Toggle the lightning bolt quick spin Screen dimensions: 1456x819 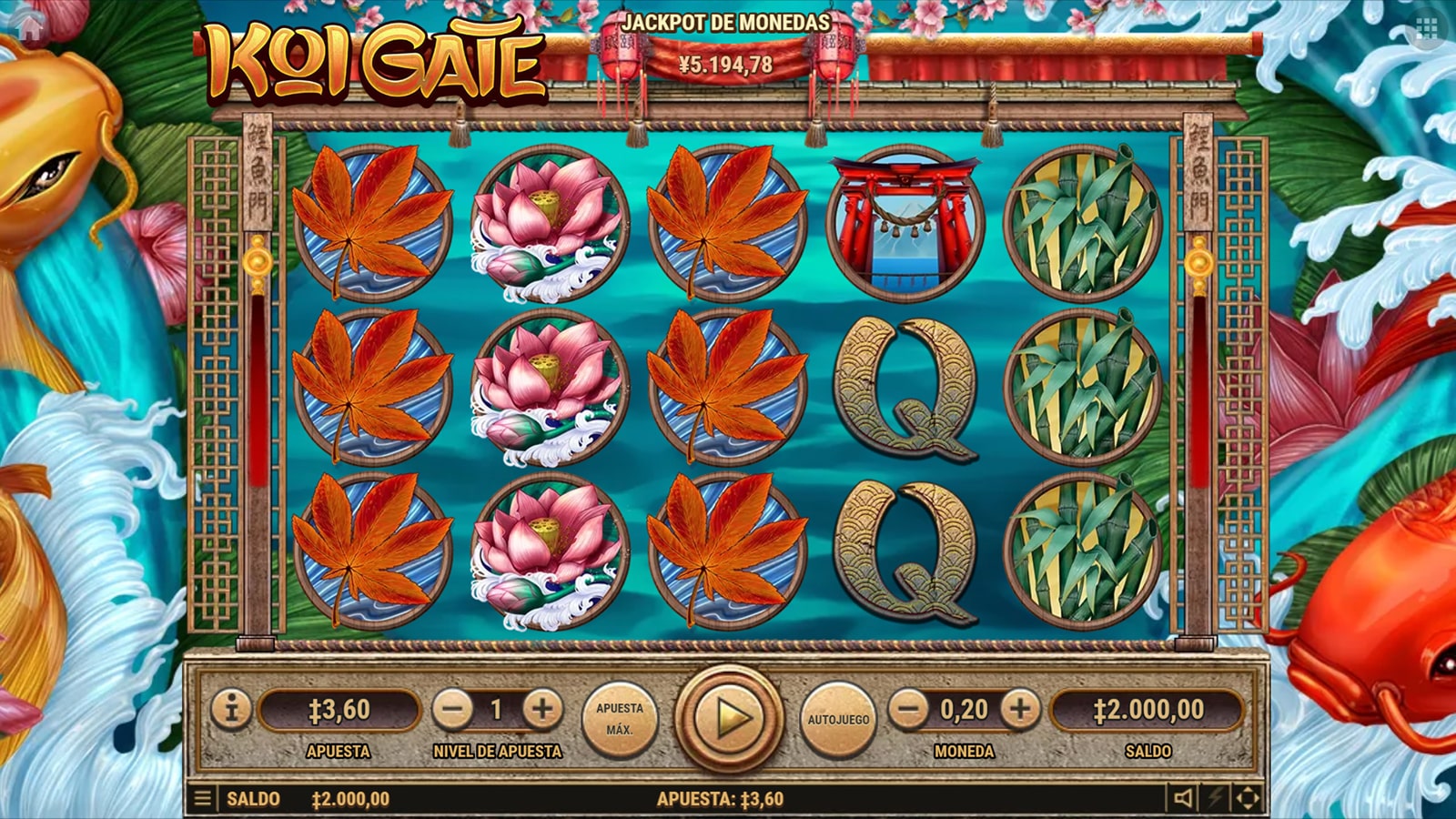pyautogui.click(x=1216, y=799)
